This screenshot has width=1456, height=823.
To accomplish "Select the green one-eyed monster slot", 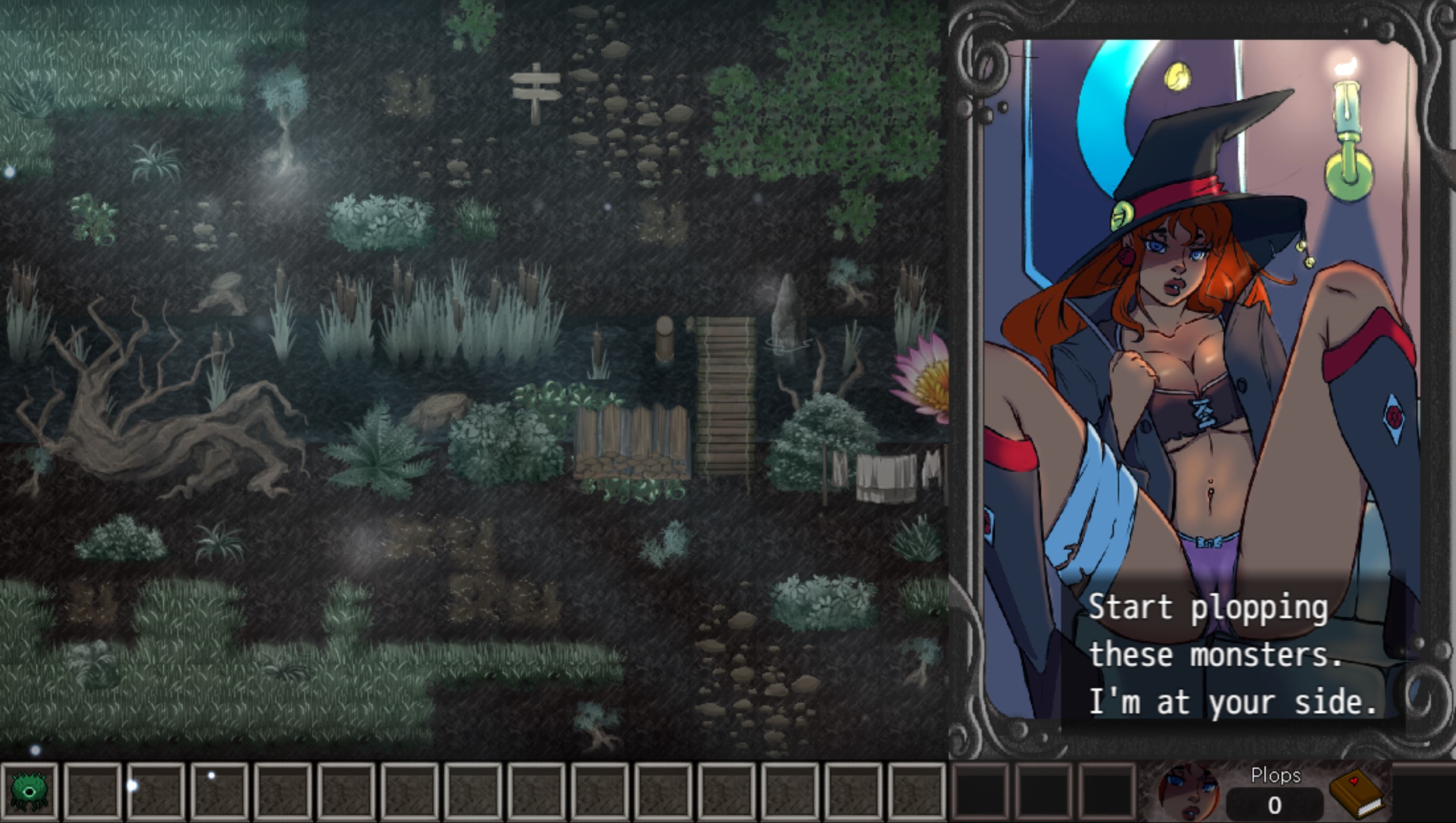I will 29,791.
